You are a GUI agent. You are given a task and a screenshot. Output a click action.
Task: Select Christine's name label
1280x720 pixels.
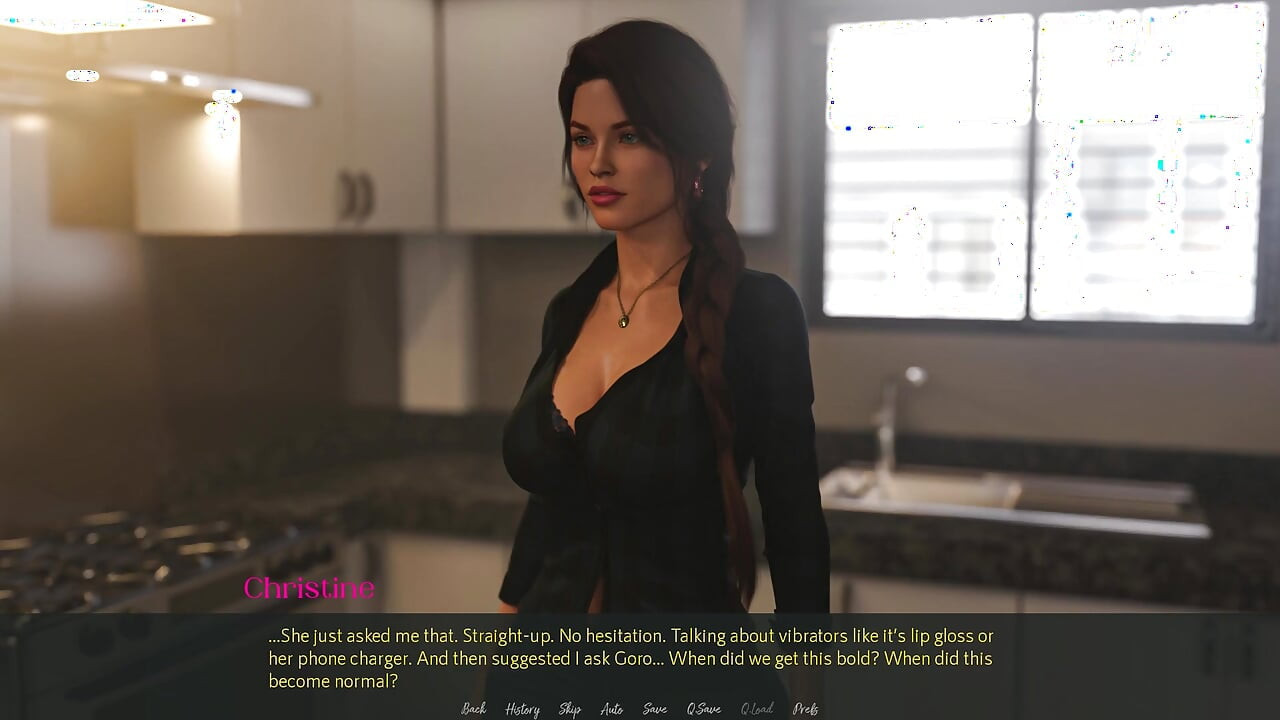point(310,589)
